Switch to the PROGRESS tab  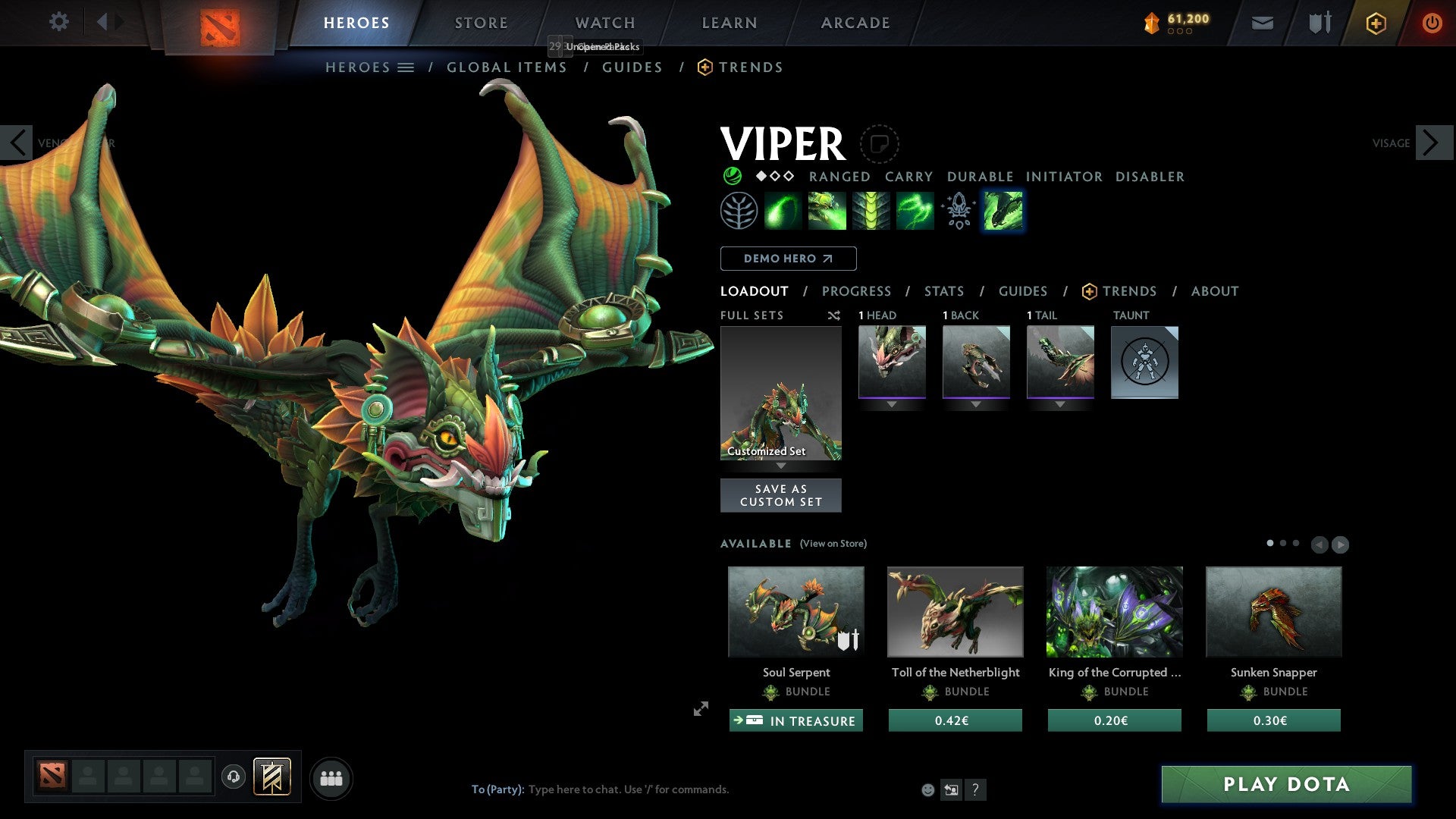(857, 291)
